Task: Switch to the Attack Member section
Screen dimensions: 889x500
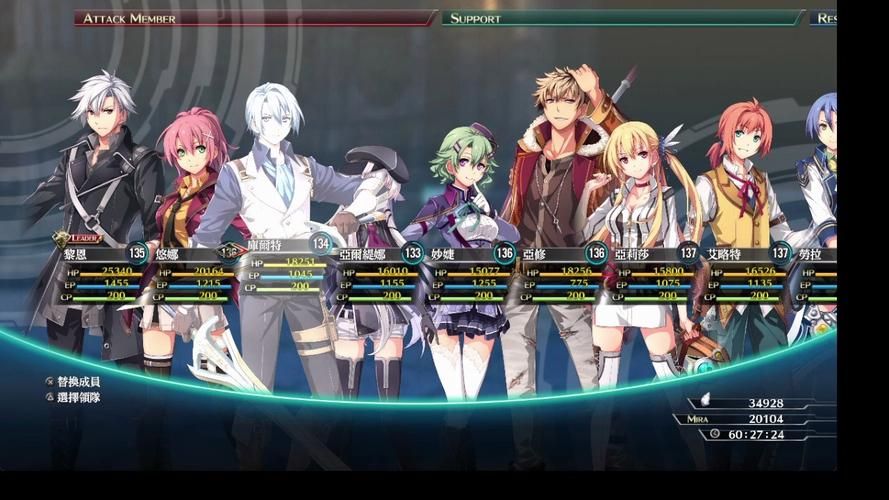Action: [255, 18]
